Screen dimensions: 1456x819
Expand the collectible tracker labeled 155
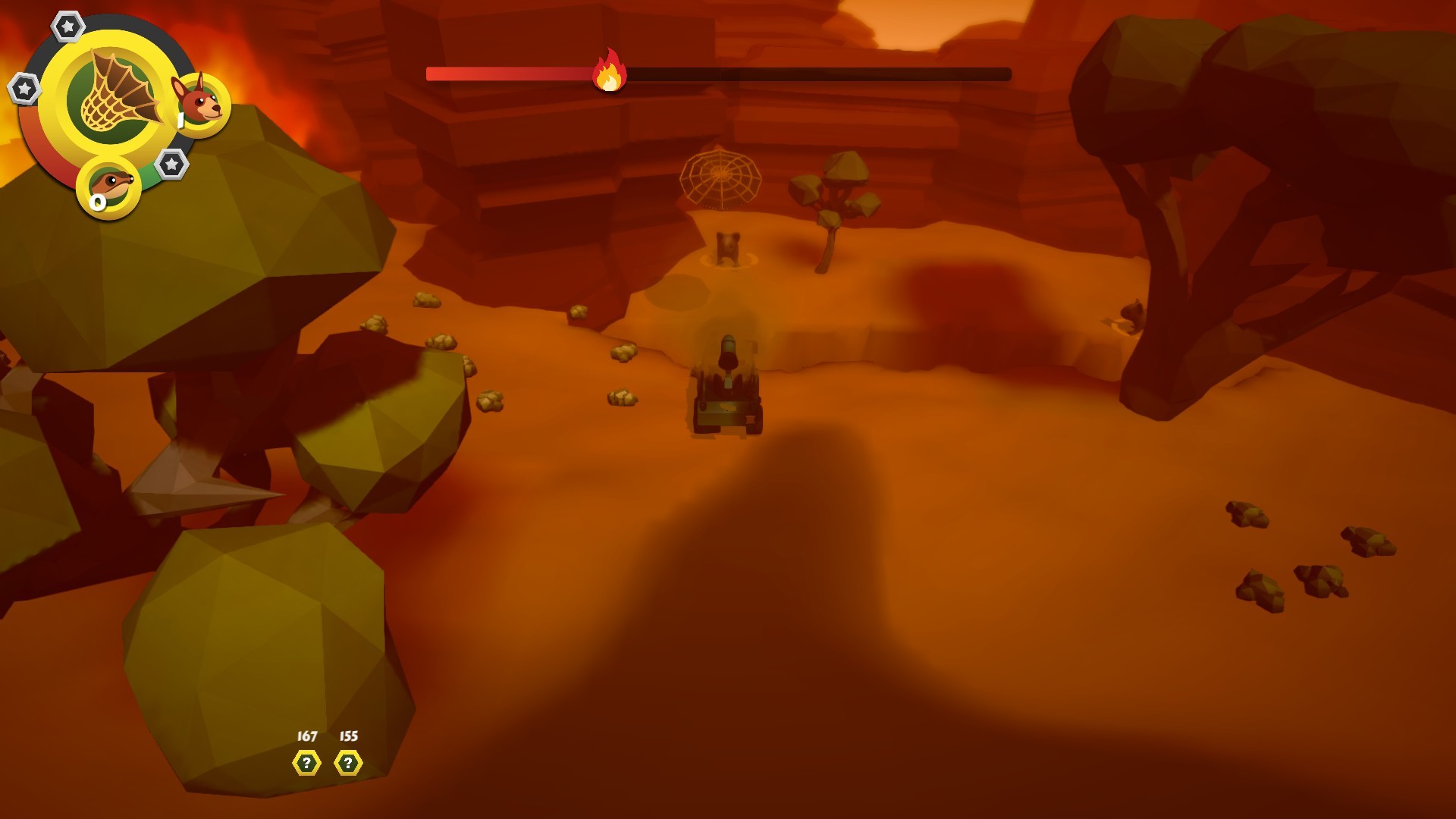[x=347, y=735]
